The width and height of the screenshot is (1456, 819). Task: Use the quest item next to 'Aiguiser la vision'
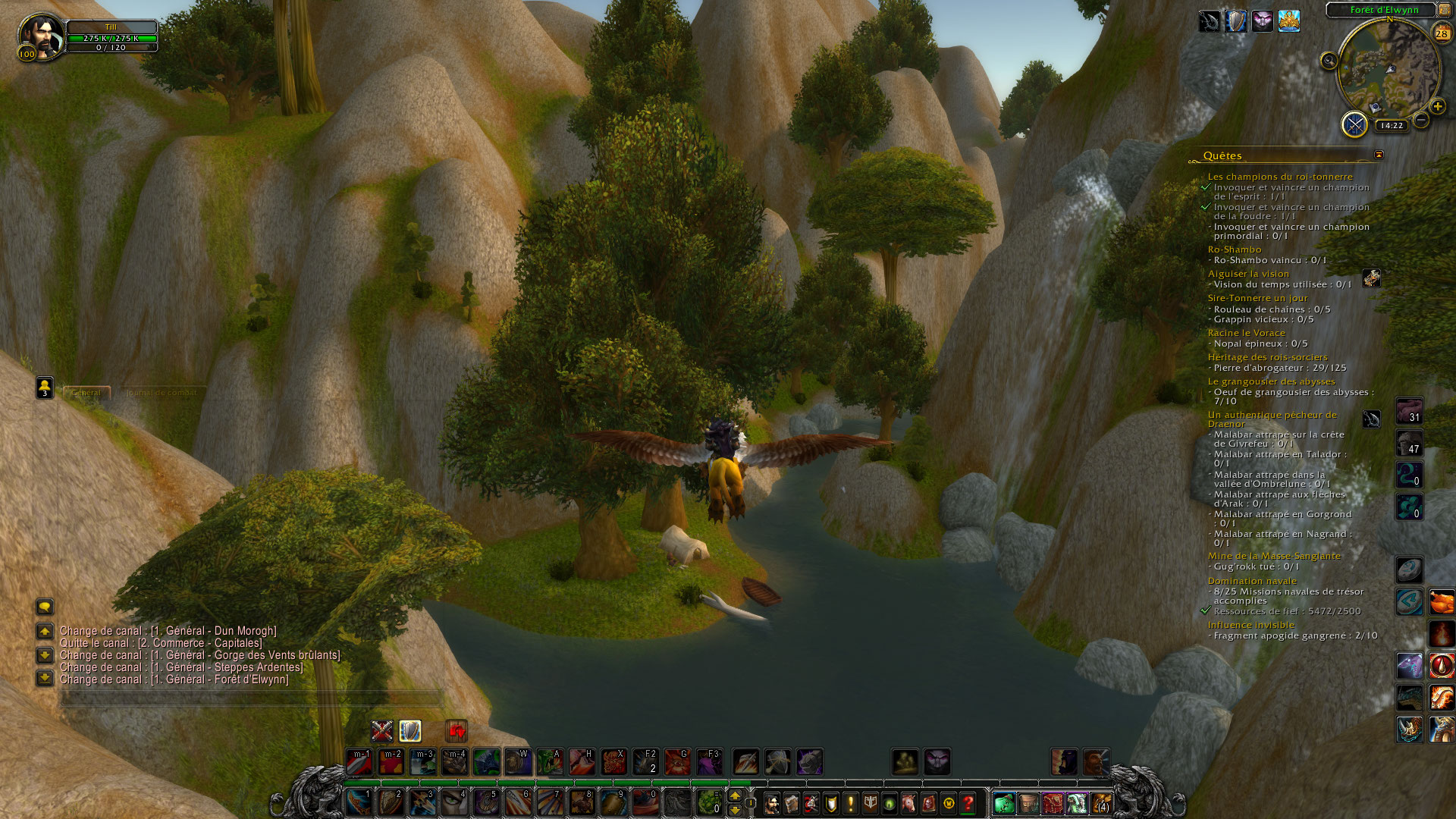point(1371,278)
